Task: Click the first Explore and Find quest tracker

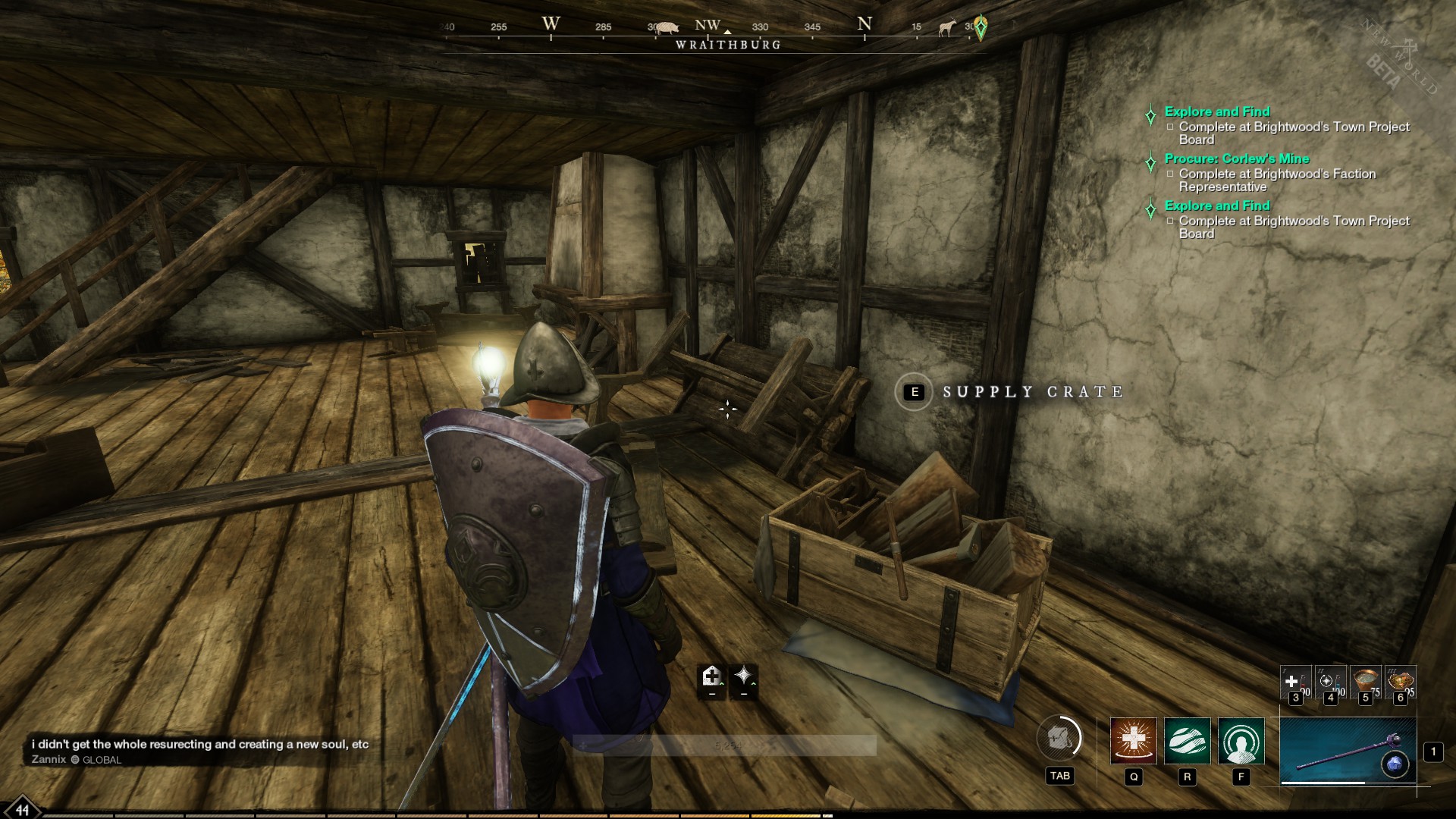Action: coord(1216,111)
